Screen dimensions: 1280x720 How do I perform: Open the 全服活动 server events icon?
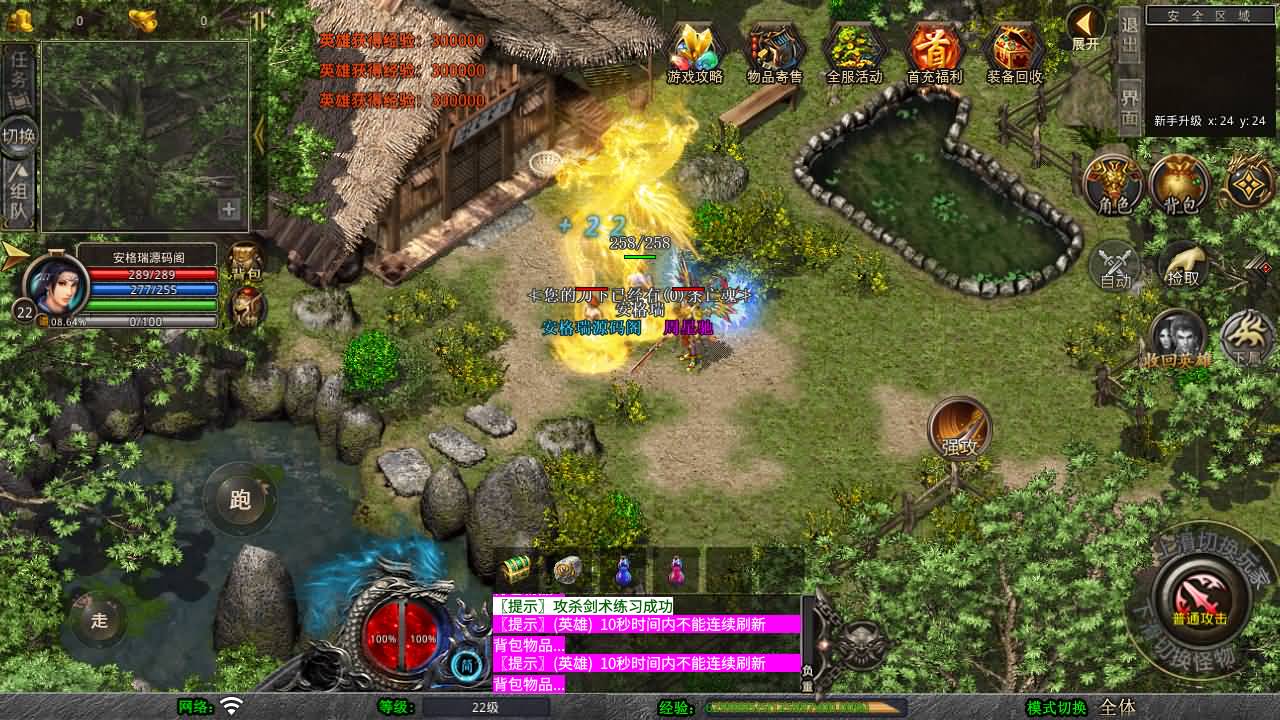click(x=855, y=50)
